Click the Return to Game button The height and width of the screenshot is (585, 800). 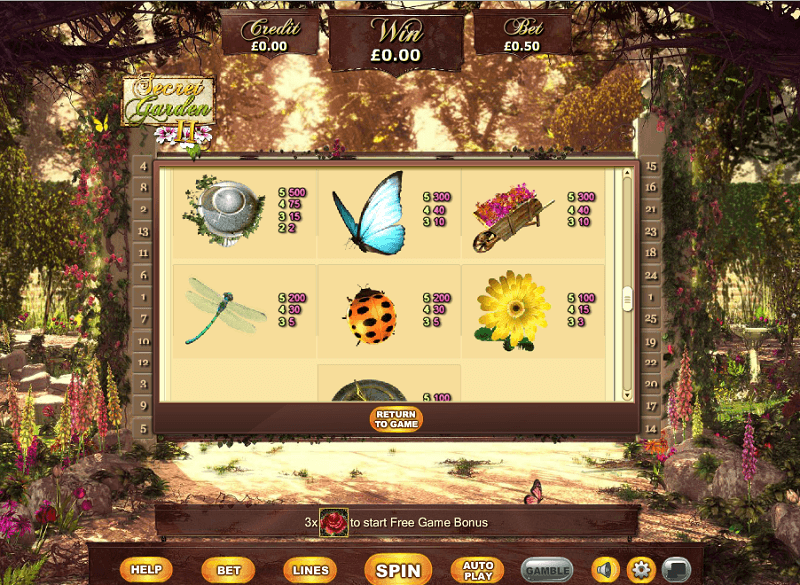396,419
